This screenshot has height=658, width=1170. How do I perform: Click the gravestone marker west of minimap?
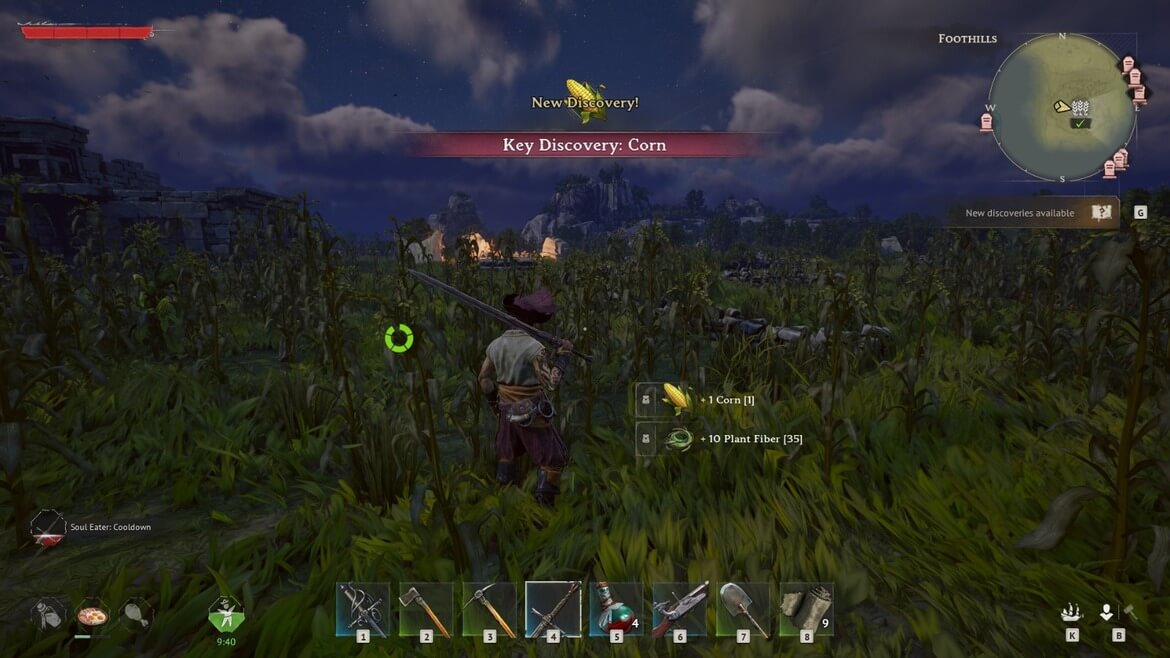986,122
